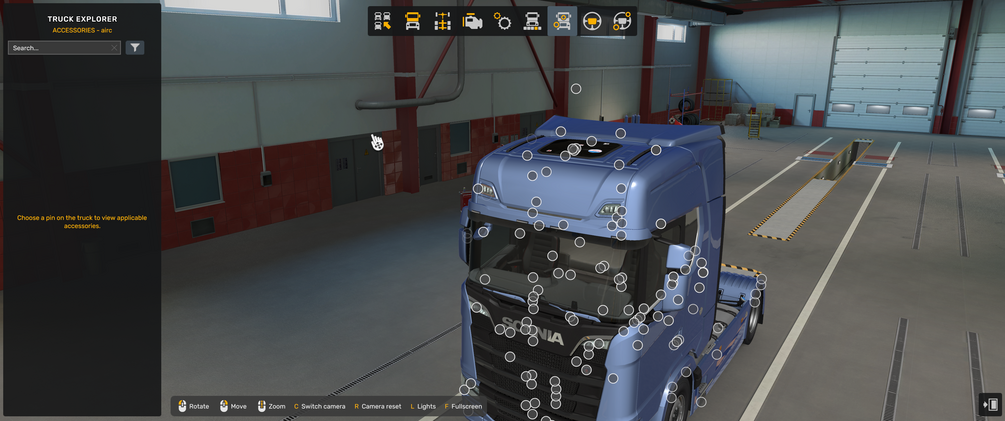
Task: Choose the steering wheel accessories category
Action: coord(622,21)
